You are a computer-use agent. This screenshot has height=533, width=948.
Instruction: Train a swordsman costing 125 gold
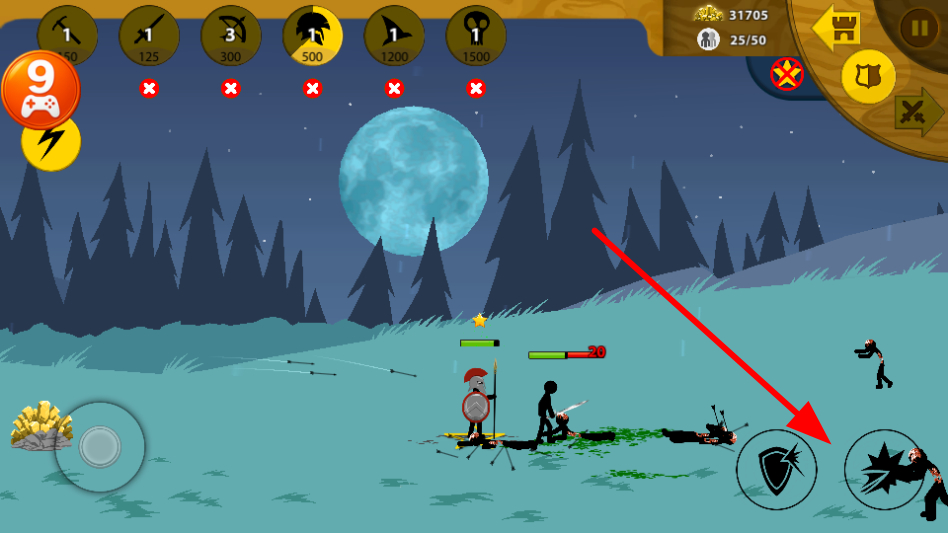[149, 36]
